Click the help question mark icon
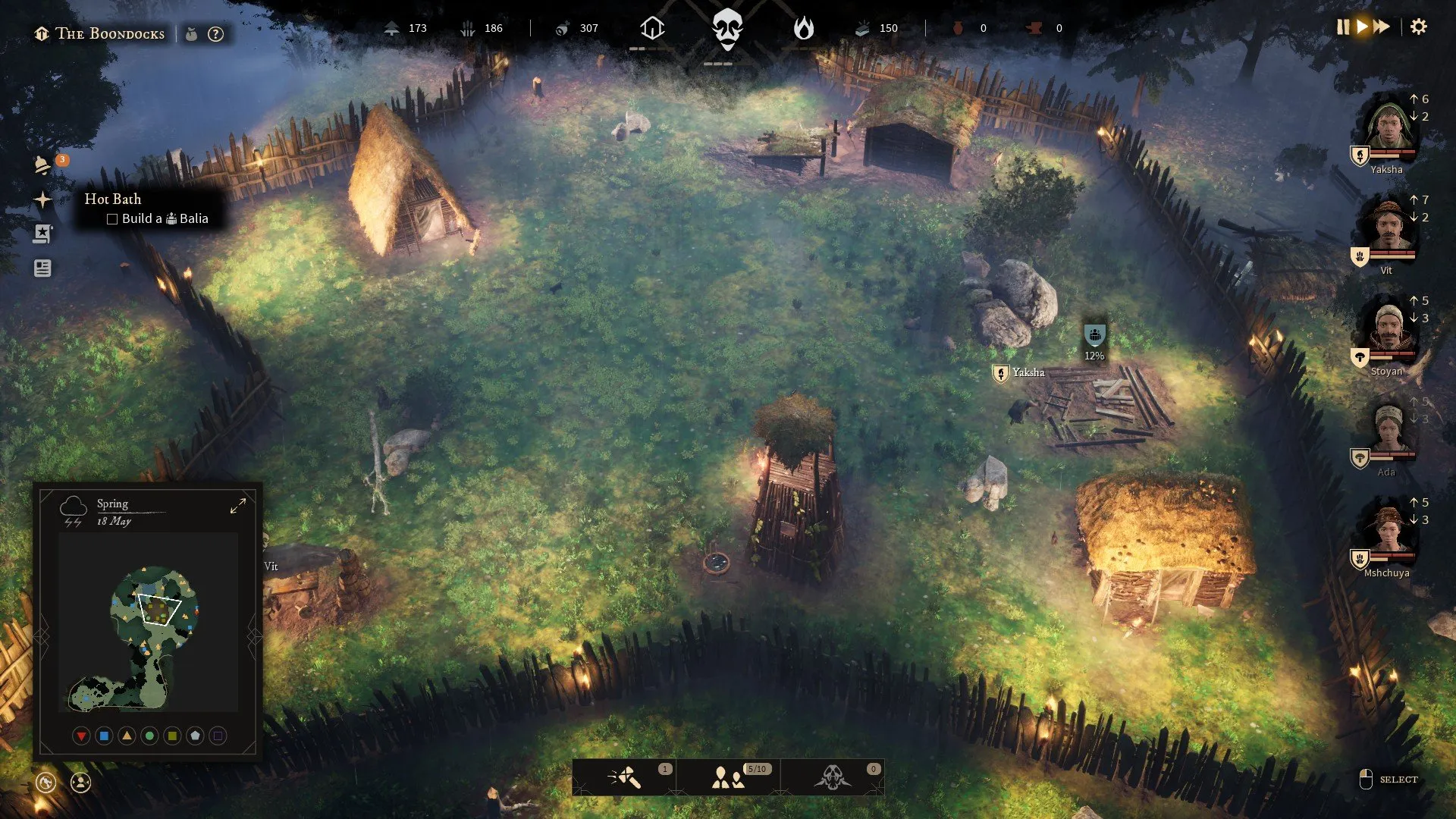Image resolution: width=1456 pixels, height=819 pixels. click(216, 34)
